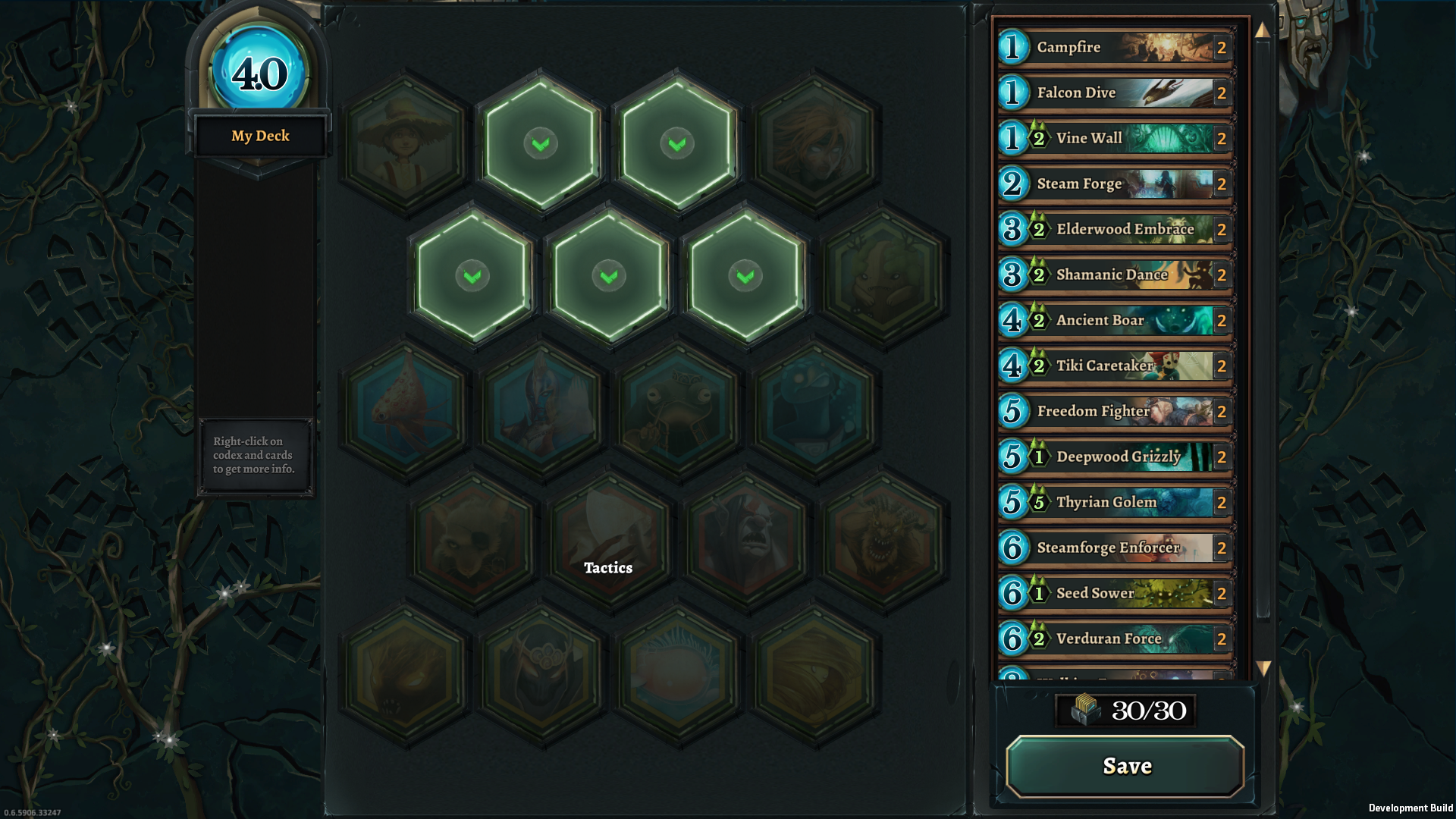1456x819 pixels.
Task: Click the deck list scroll-up arrow
Action: (1262, 30)
